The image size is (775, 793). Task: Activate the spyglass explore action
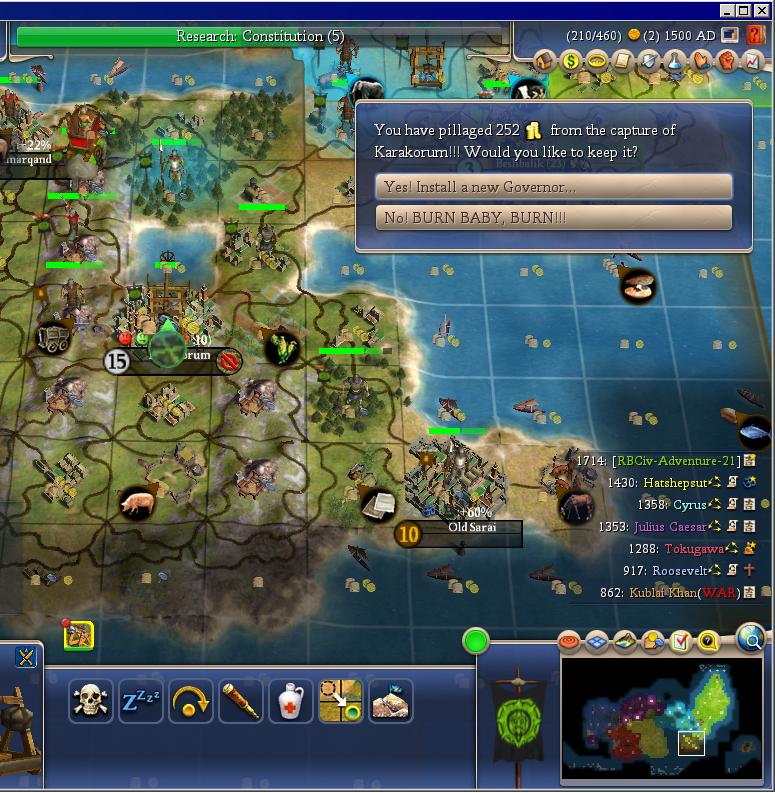point(241,701)
